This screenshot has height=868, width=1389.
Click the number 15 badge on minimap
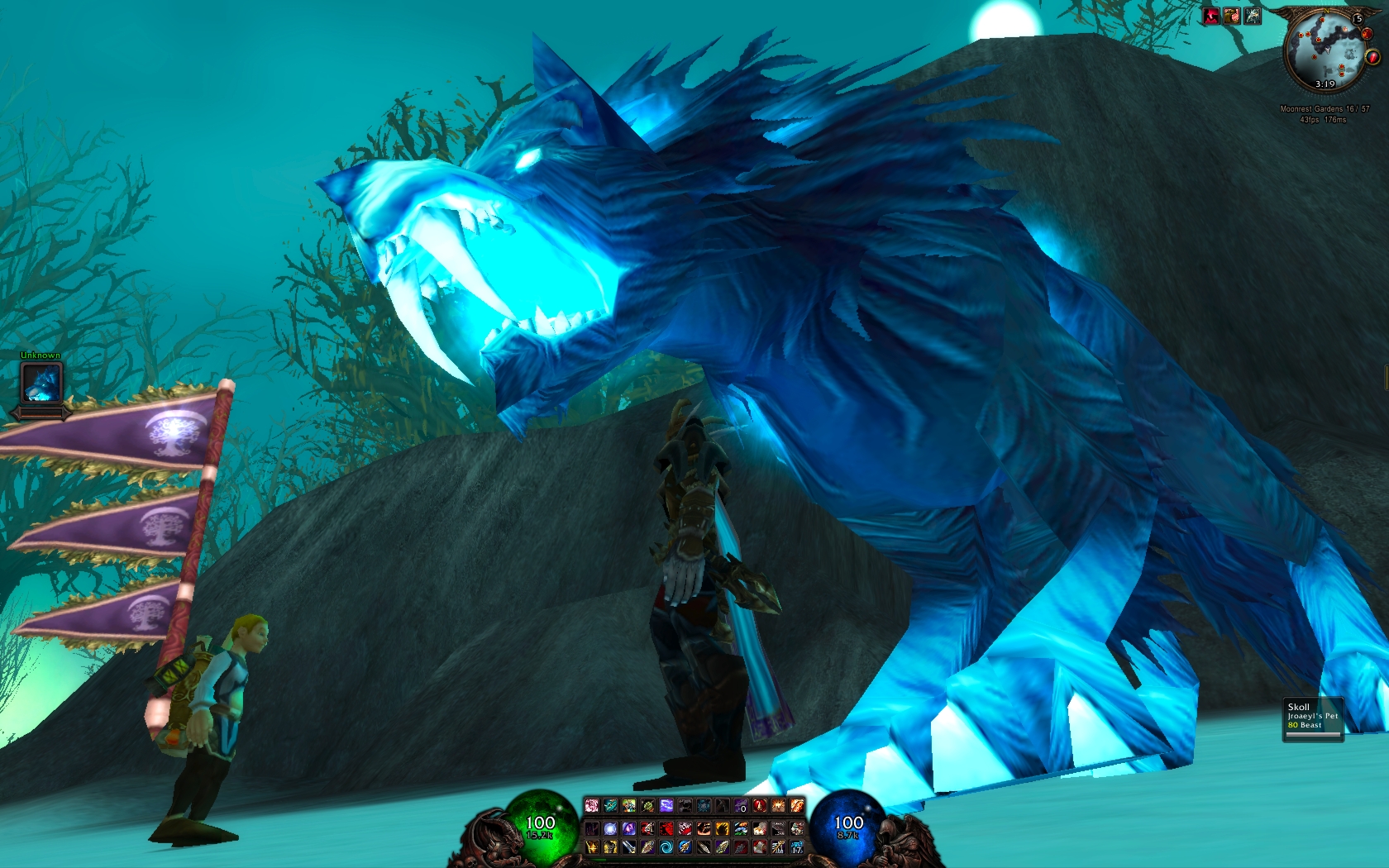point(1358,19)
